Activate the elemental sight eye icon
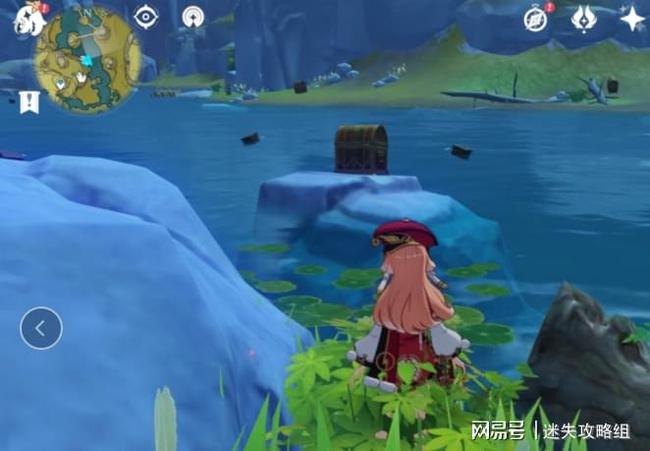This screenshot has height=451, width=650. click(x=147, y=17)
